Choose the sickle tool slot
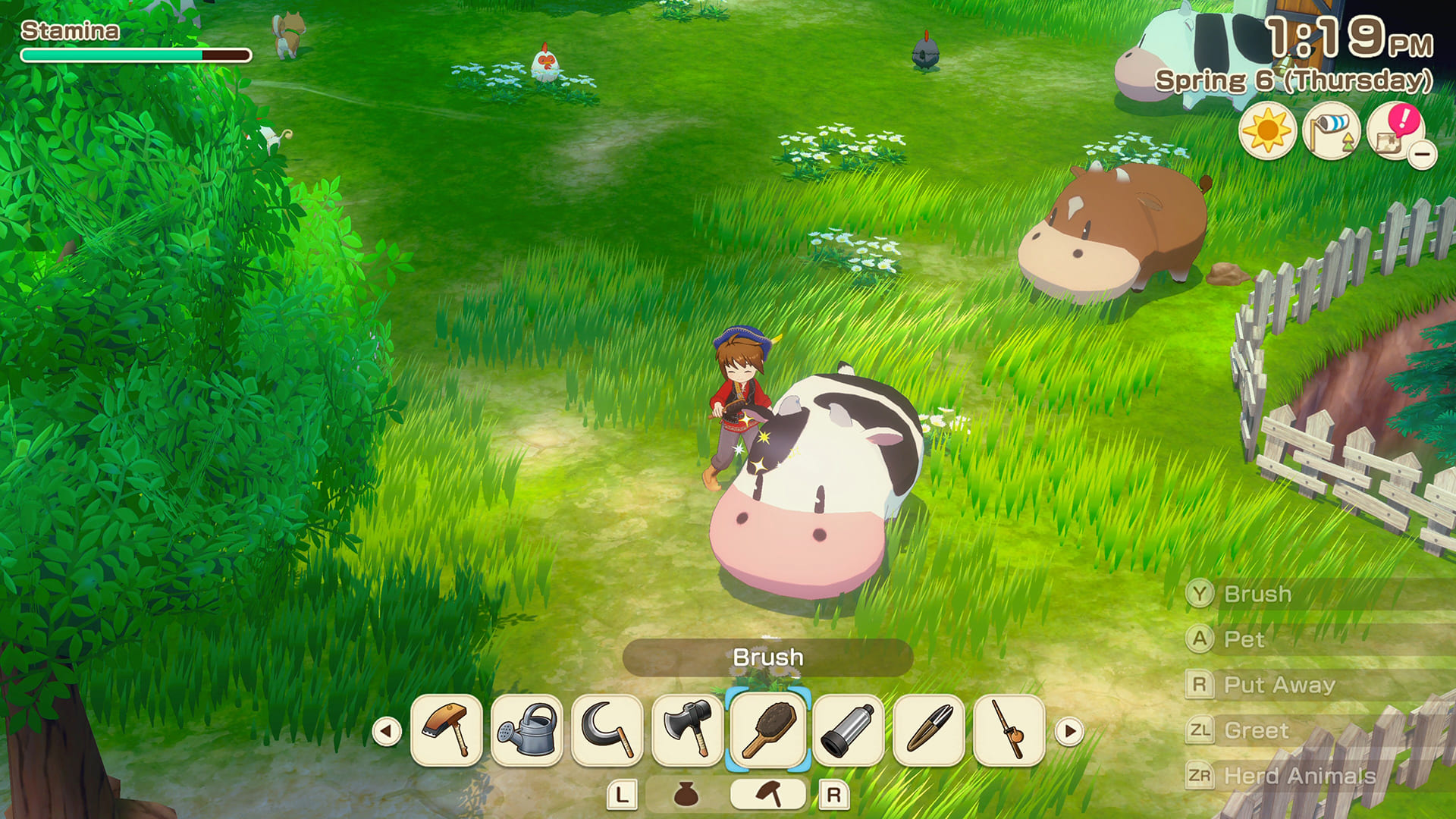The image size is (1456, 819). click(607, 730)
